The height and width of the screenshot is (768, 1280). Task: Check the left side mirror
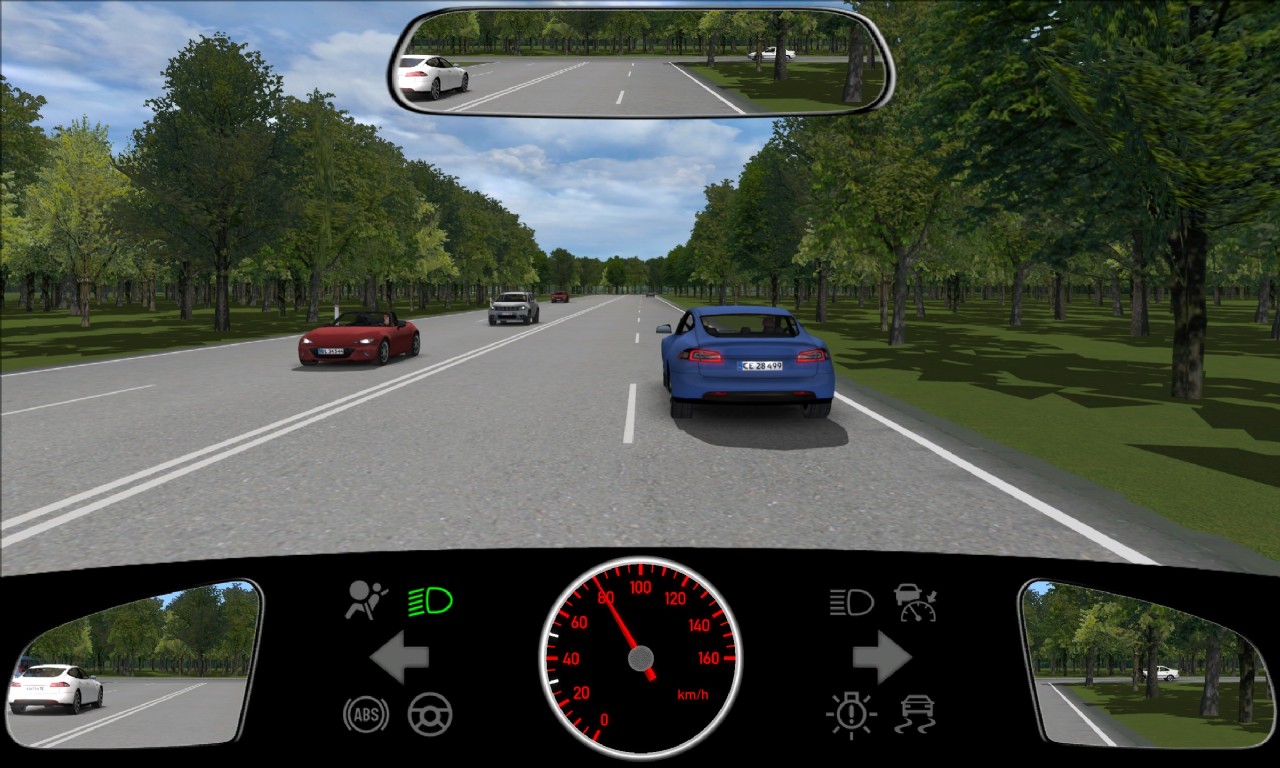click(133, 663)
